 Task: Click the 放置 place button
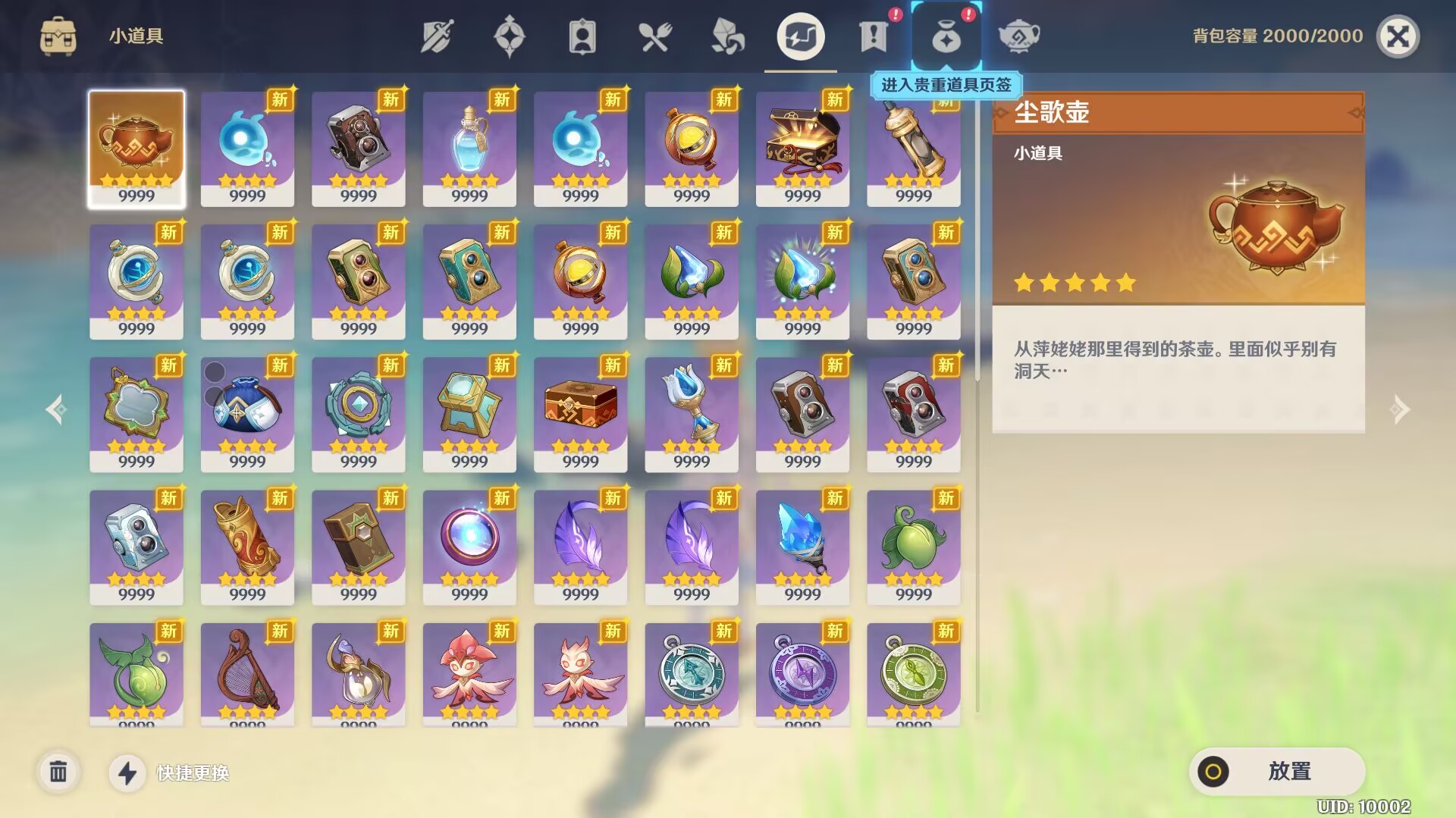[1277, 772]
